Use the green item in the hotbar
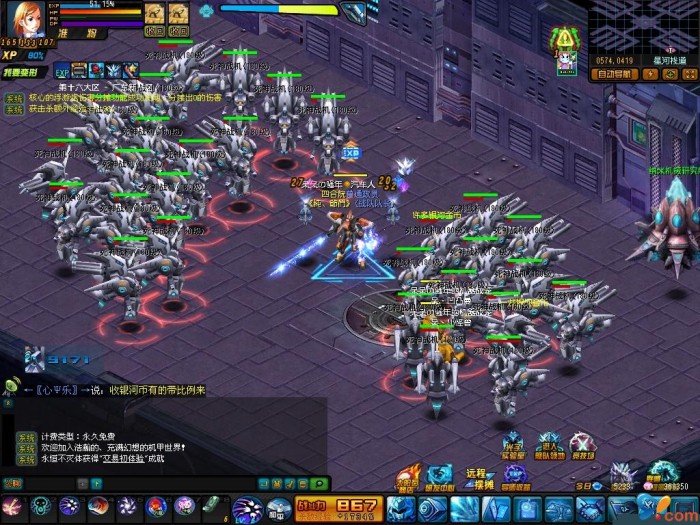The image size is (700, 525). pyautogui.click(x=212, y=504)
